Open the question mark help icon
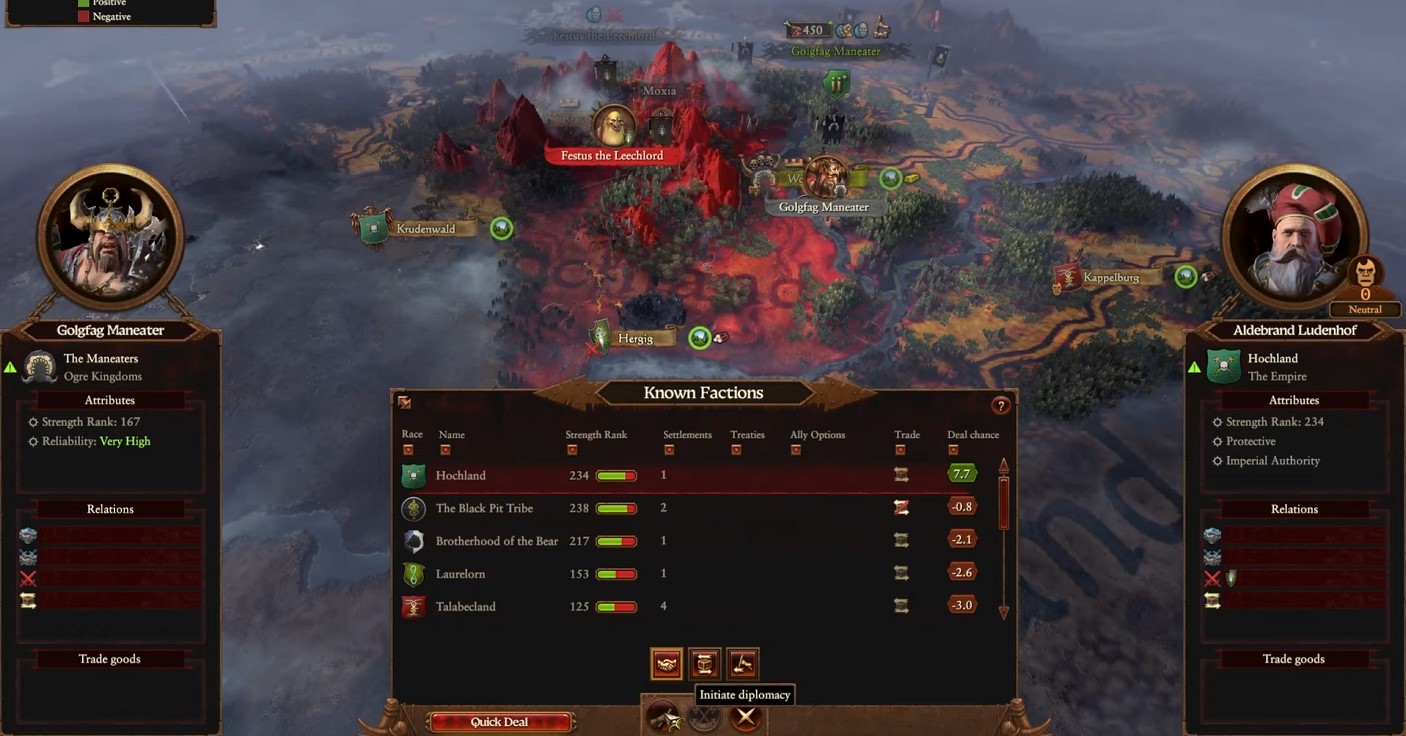The image size is (1406, 736). [1001, 405]
